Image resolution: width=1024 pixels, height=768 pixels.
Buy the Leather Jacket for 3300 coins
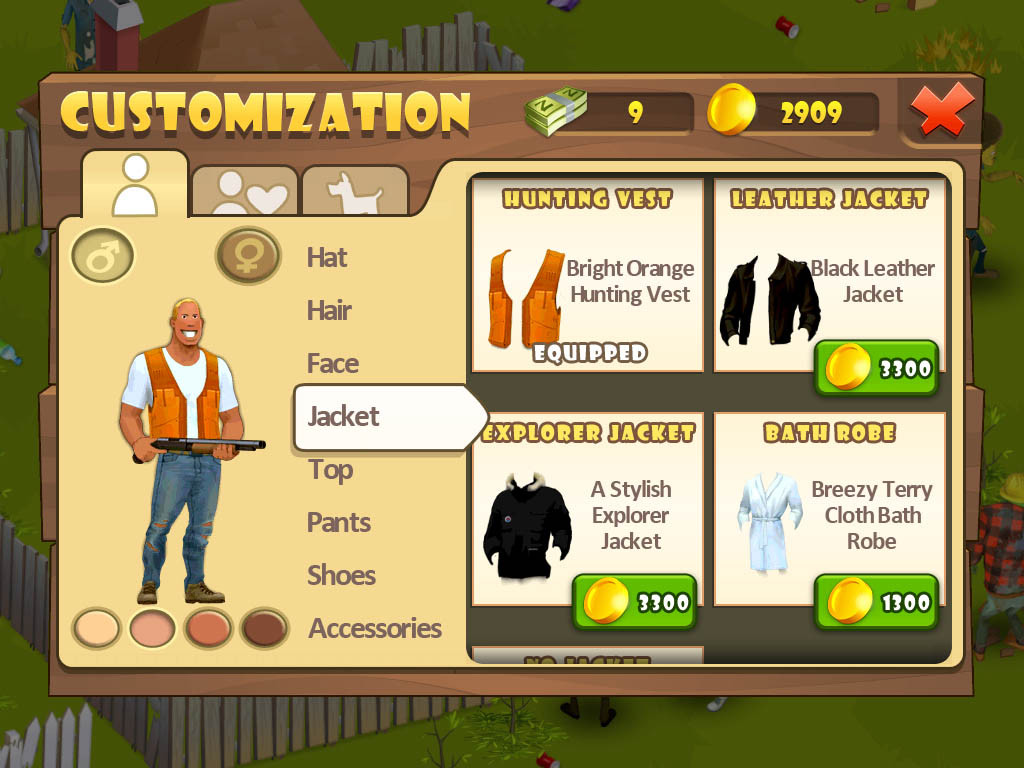(x=877, y=369)
